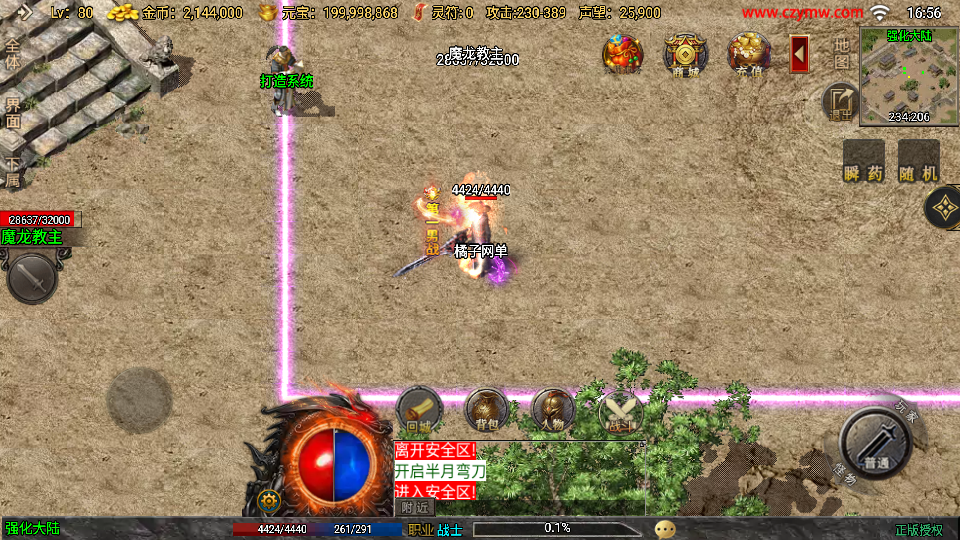Trigger the 普通 normal attack button

tap(876, 443)
